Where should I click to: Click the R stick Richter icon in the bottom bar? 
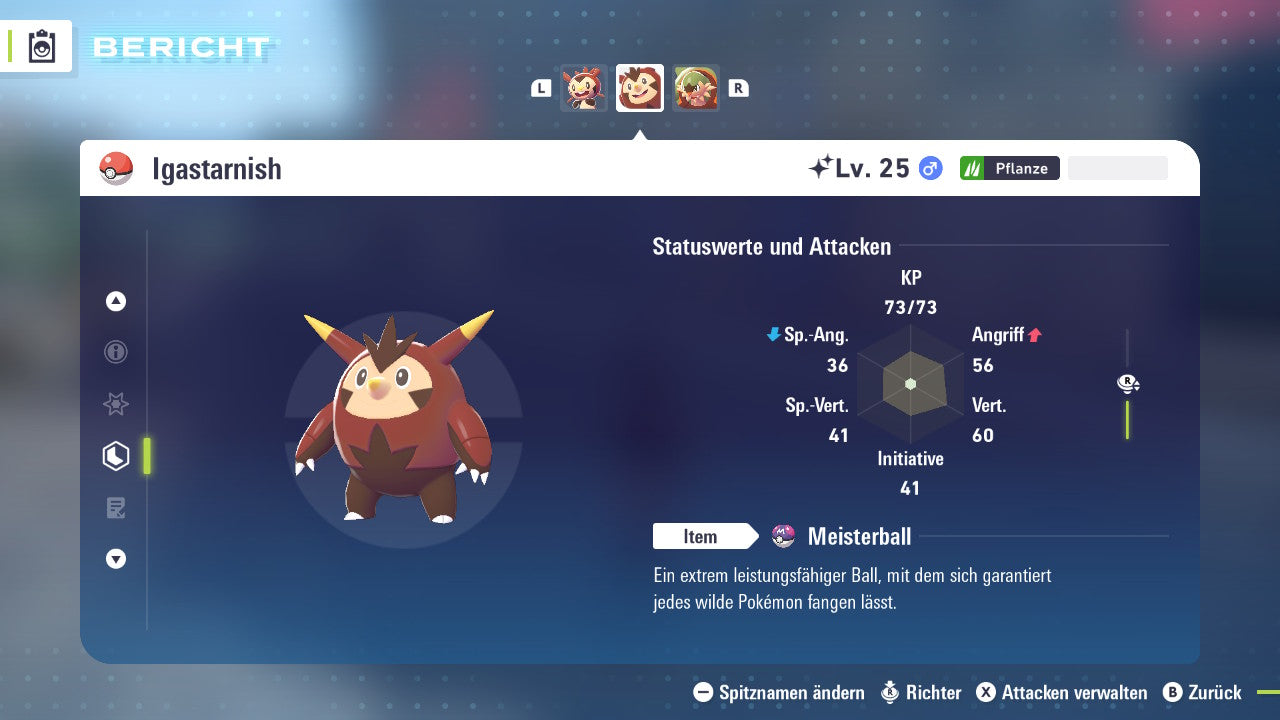(889, 692)
